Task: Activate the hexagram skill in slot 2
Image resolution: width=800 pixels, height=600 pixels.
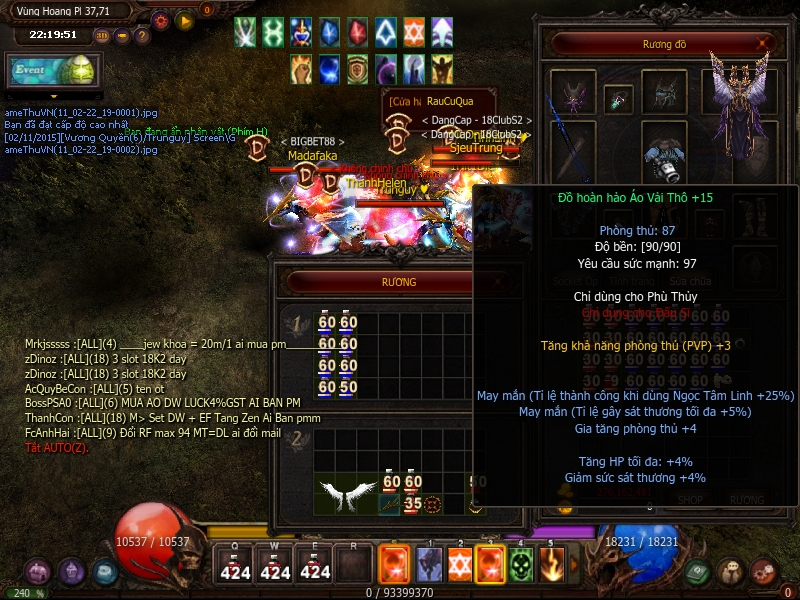Action: [x=460, y=565]
